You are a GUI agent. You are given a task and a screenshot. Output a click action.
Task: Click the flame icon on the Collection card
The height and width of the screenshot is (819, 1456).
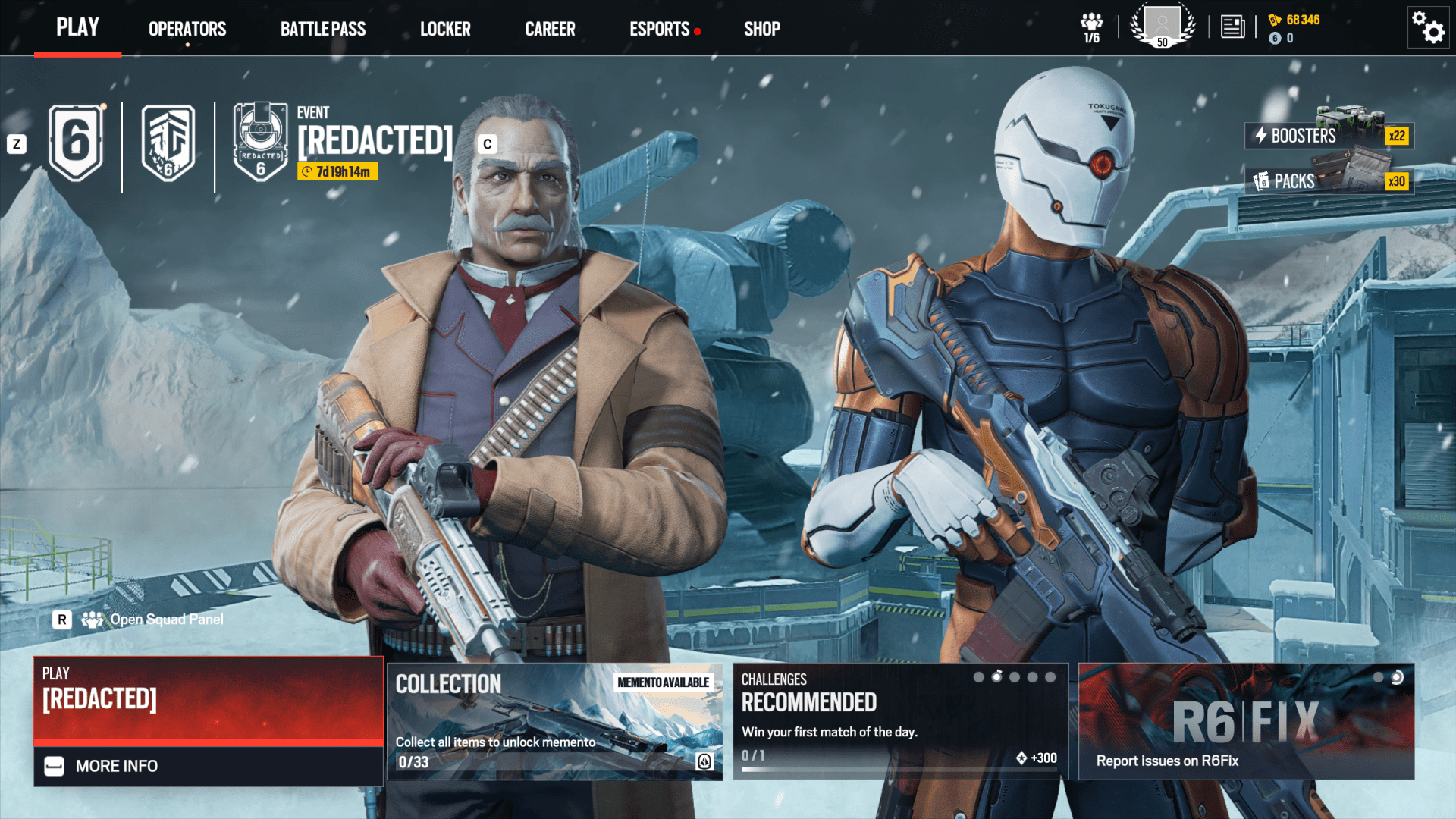coord(705,762)
